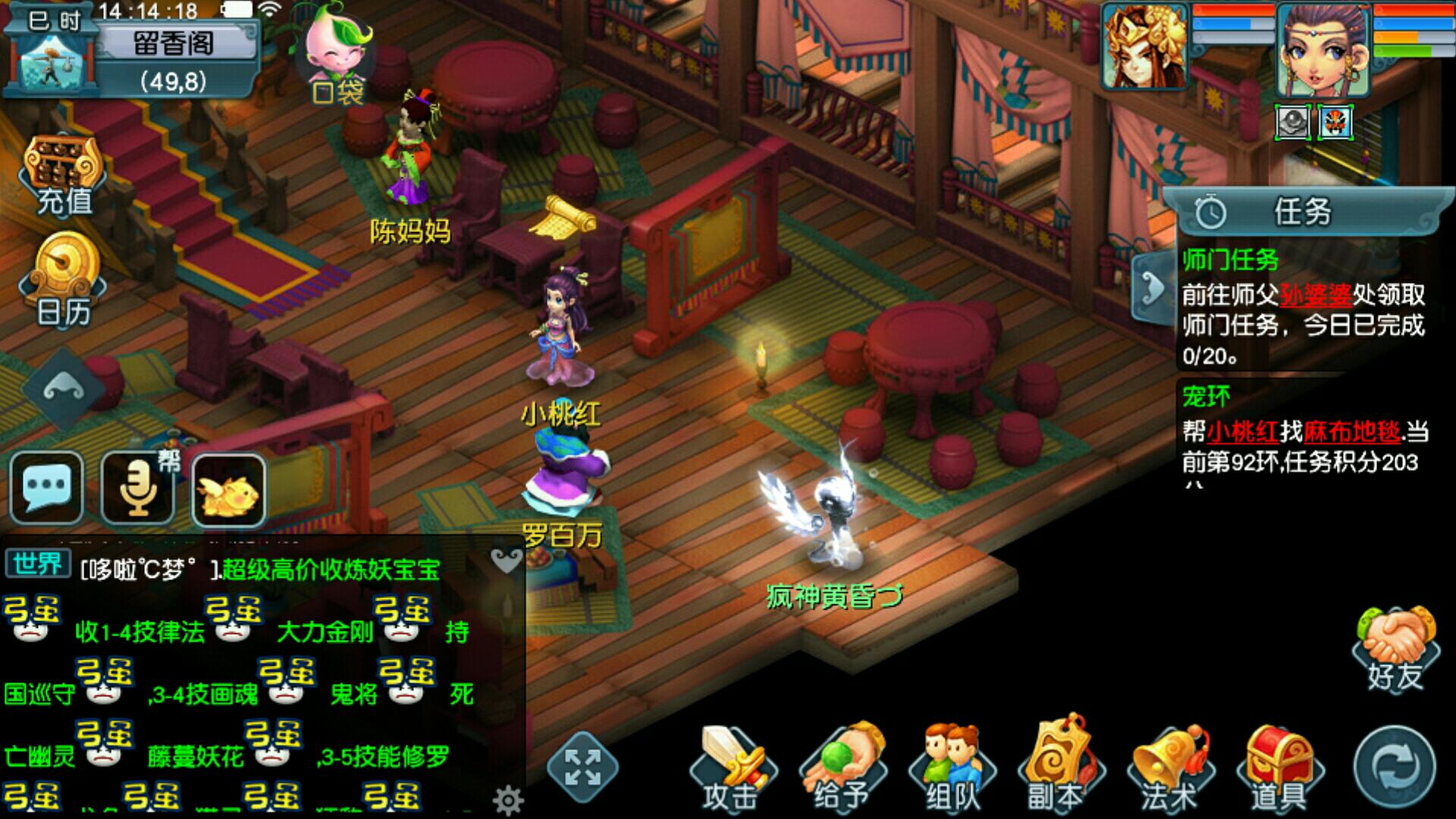Viewport: 1456px width, 819px height.
Task: Activate the guild voice microphone button
Action: pos(138,488)
